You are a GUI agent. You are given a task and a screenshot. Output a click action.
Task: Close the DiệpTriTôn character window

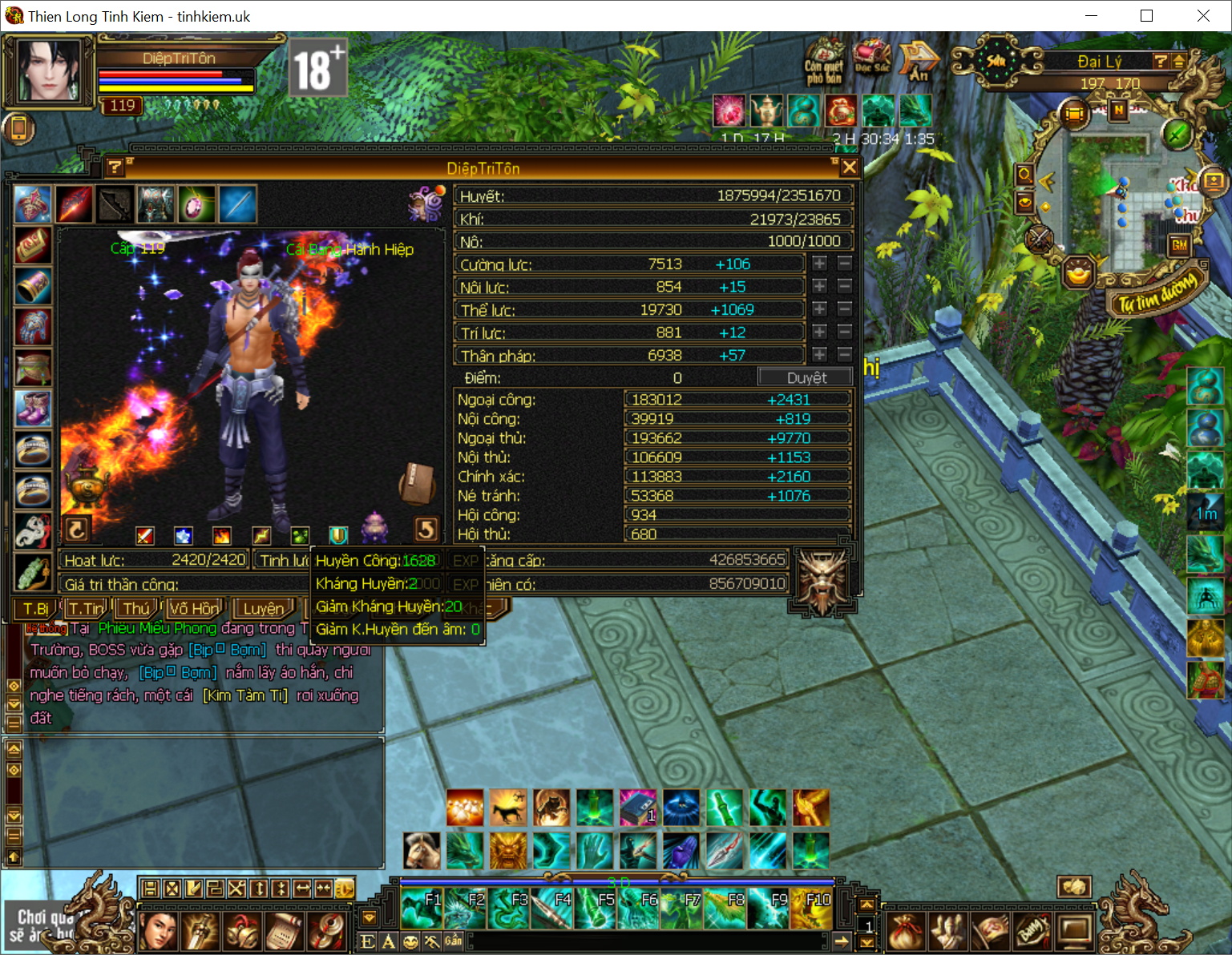point(849,167)
